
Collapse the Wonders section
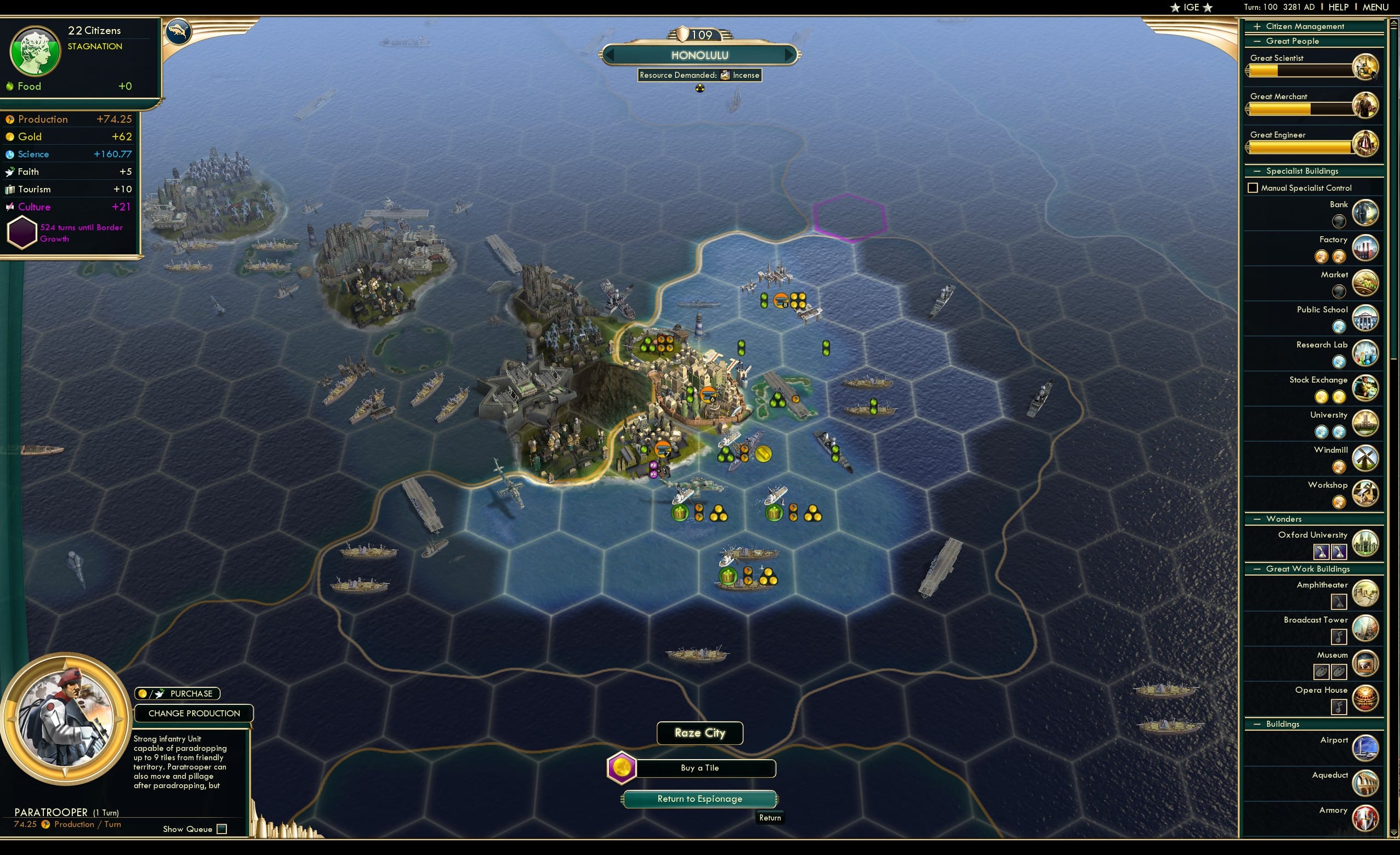pos(1256,518)
